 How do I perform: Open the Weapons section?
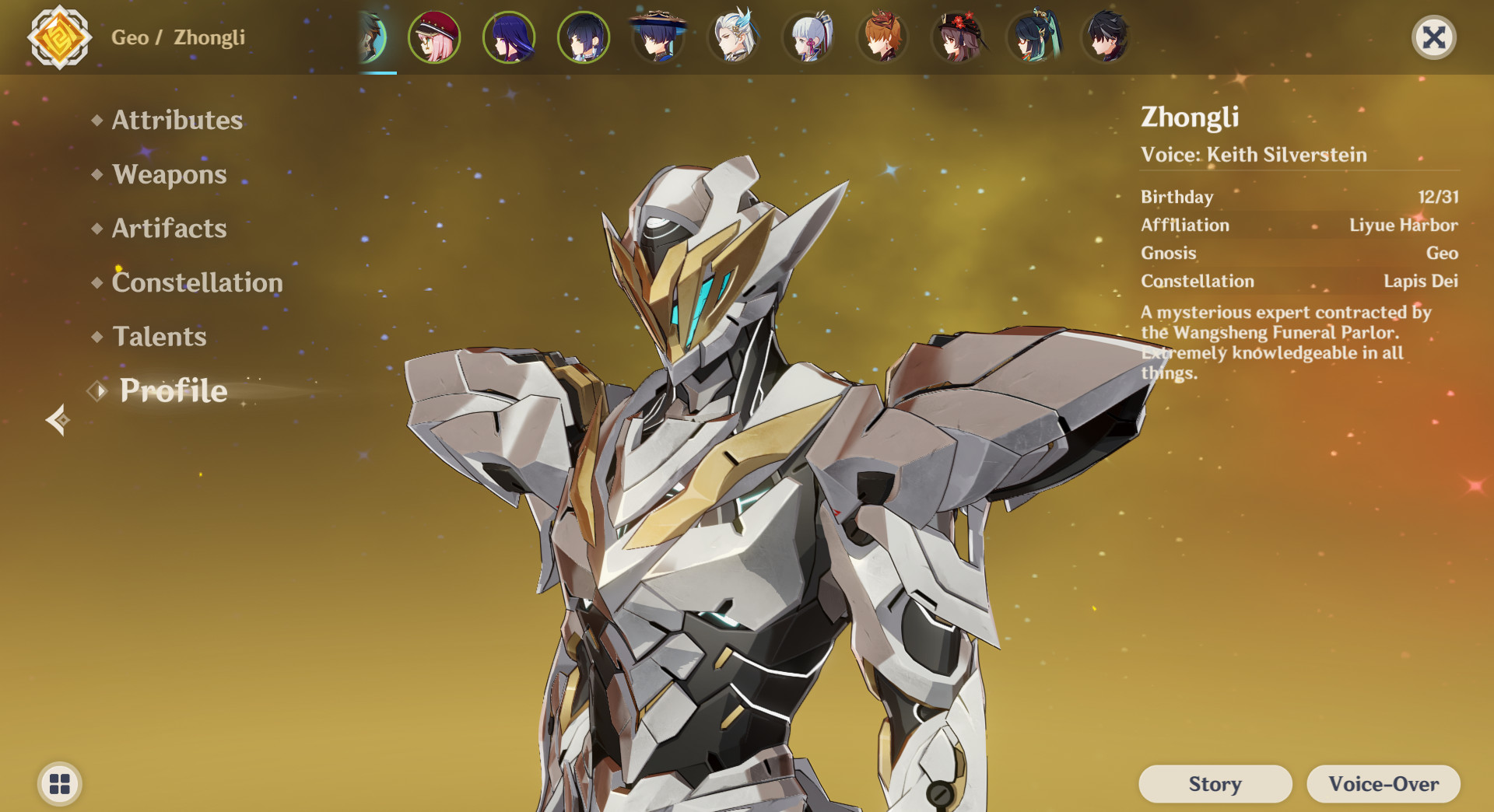pos(170,175)
